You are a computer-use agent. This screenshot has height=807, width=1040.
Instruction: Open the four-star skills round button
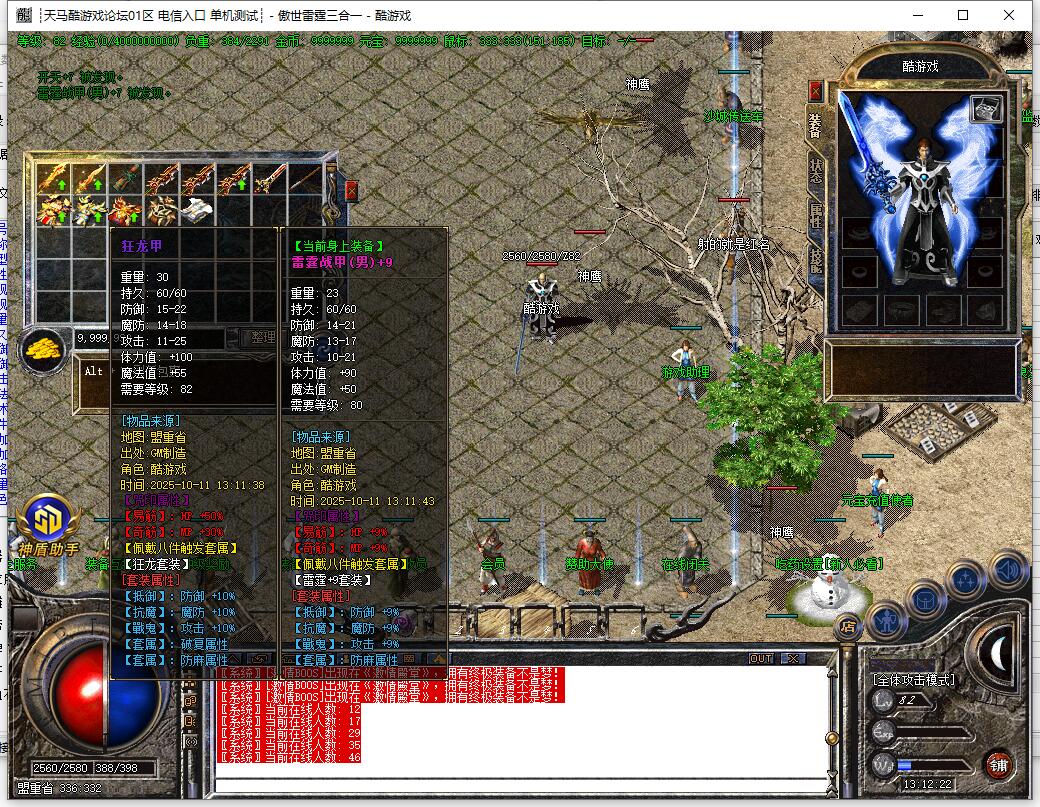pos(966,580)
